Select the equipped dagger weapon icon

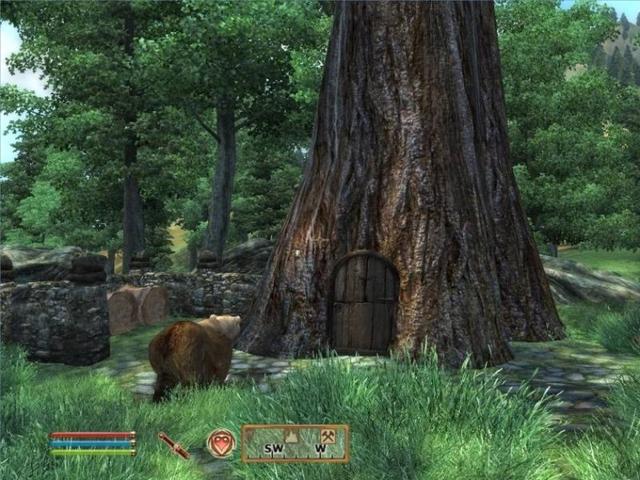[174, 445]
